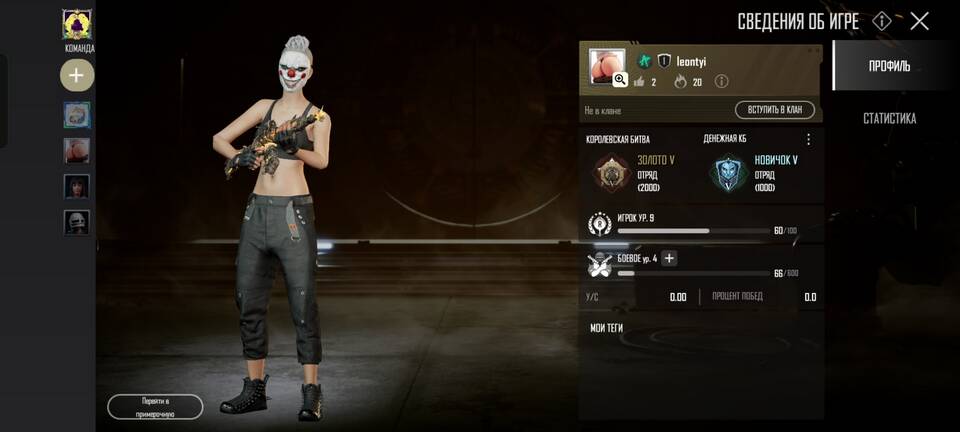Select the Профиль tab
The height and width of the screenshot is (432, 960).
tap(889, 66)
